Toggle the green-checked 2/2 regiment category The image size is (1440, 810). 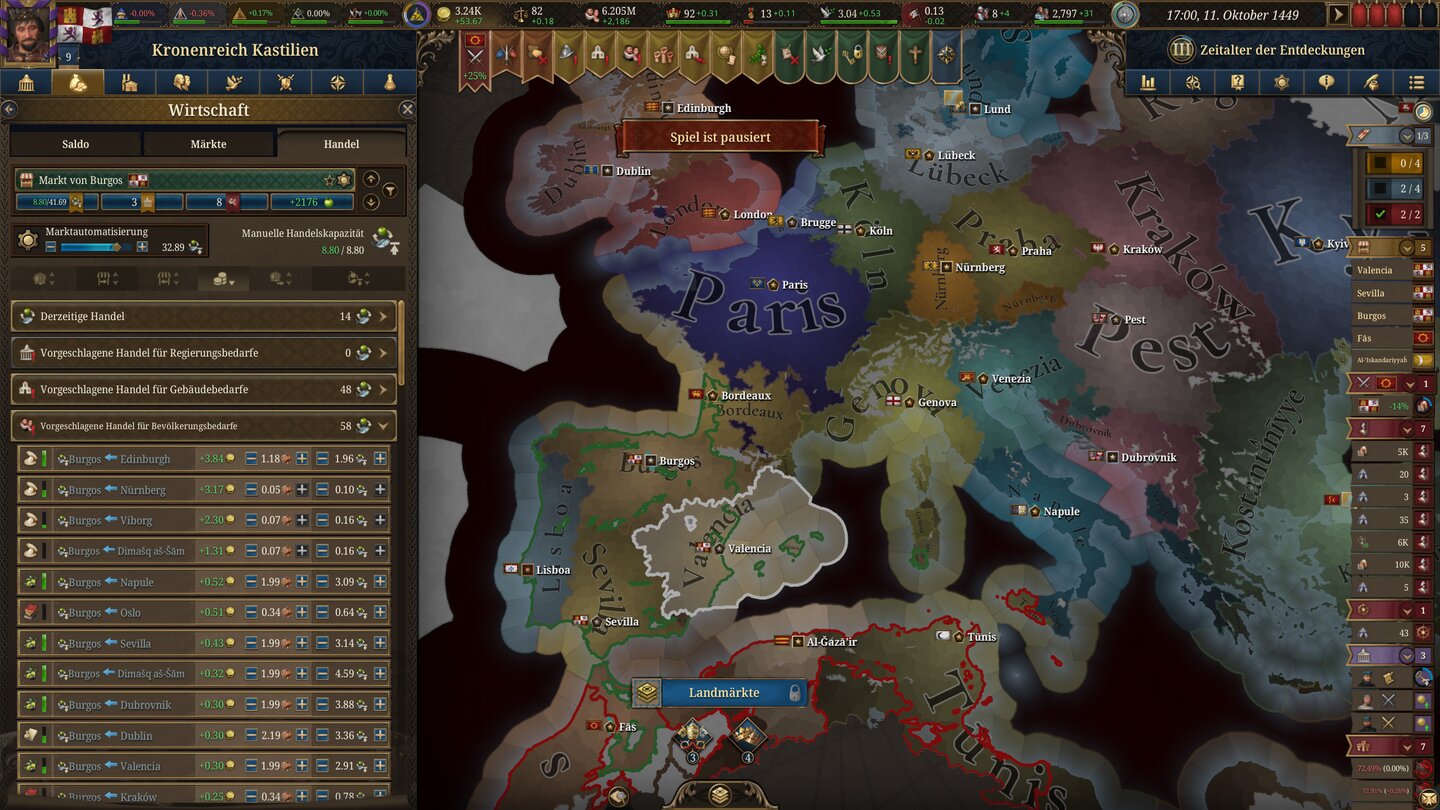point(1396,212)
